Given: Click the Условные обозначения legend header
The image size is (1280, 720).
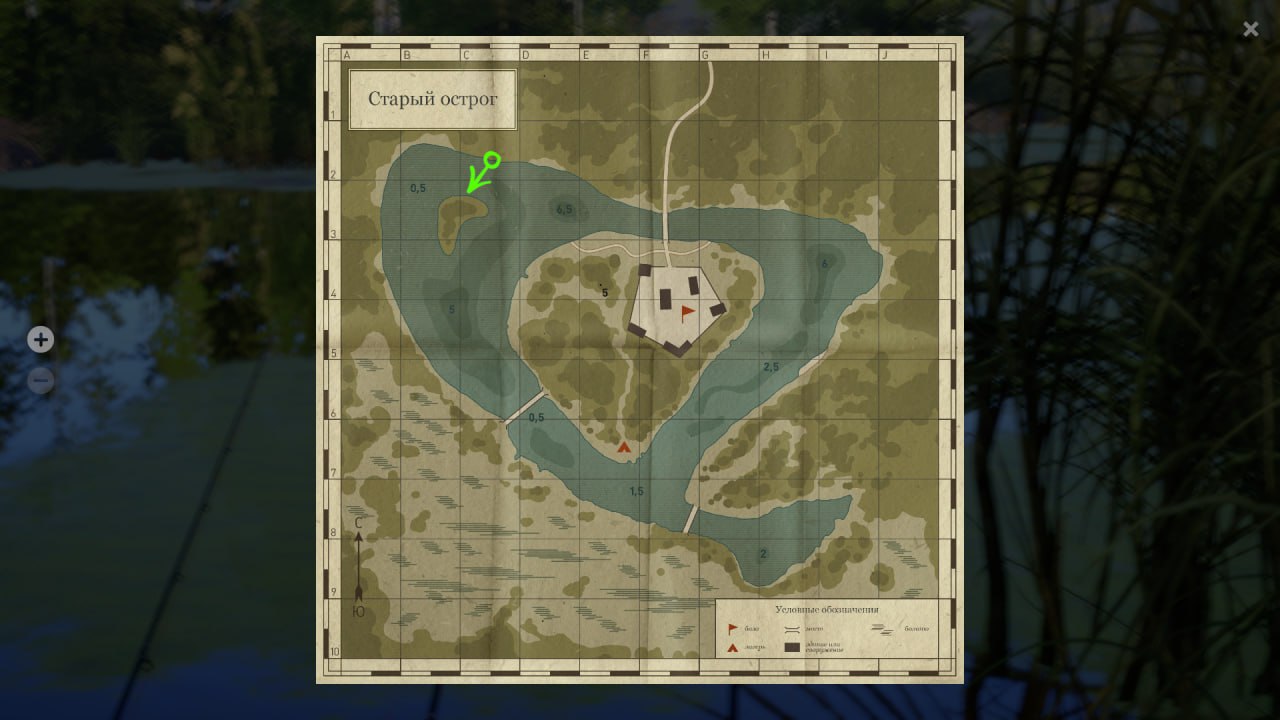Looking at the screenshot, I should point(827,609).
